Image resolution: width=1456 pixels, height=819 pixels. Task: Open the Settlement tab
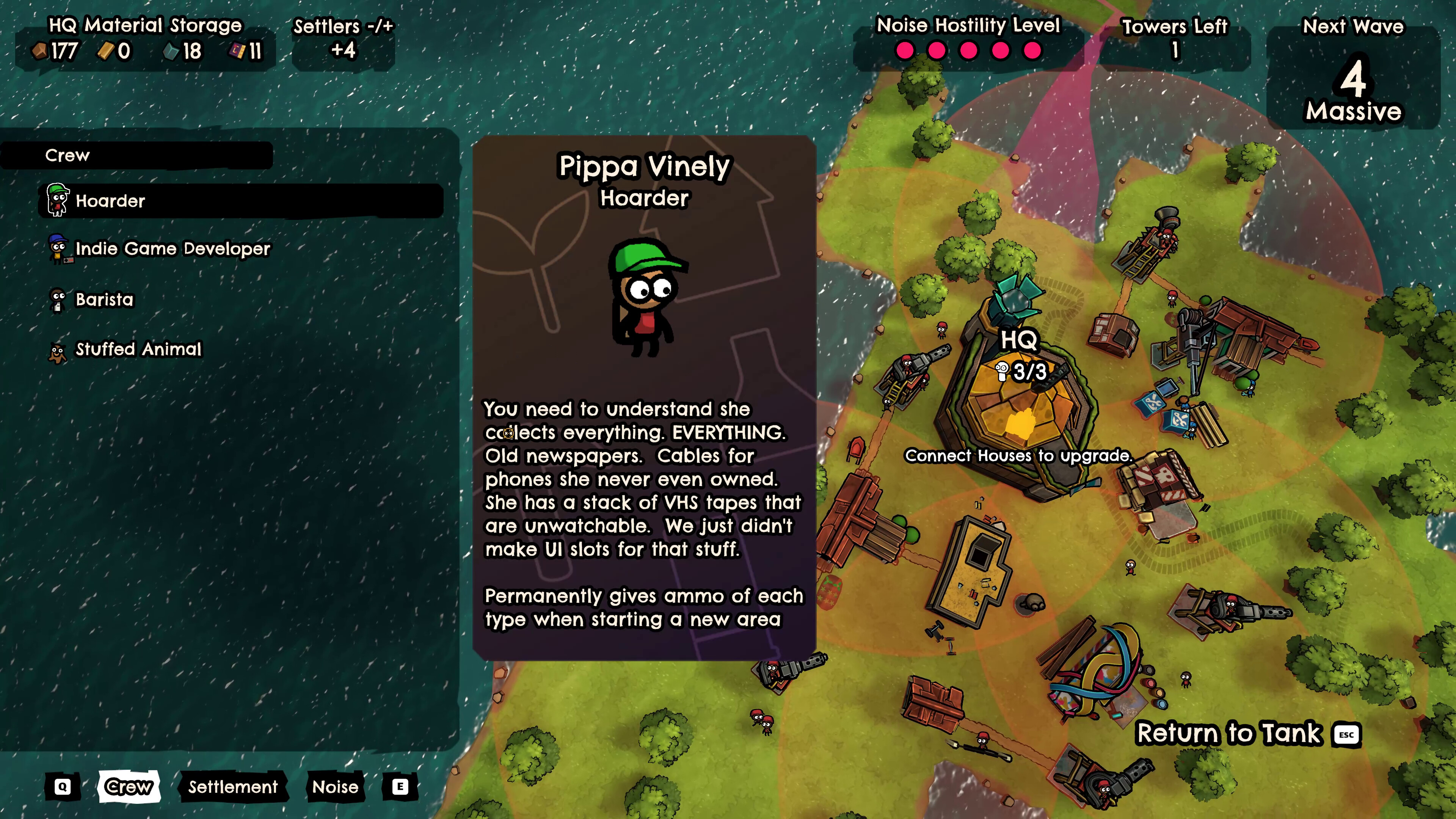pyautogui.click(x=233, y=787)
